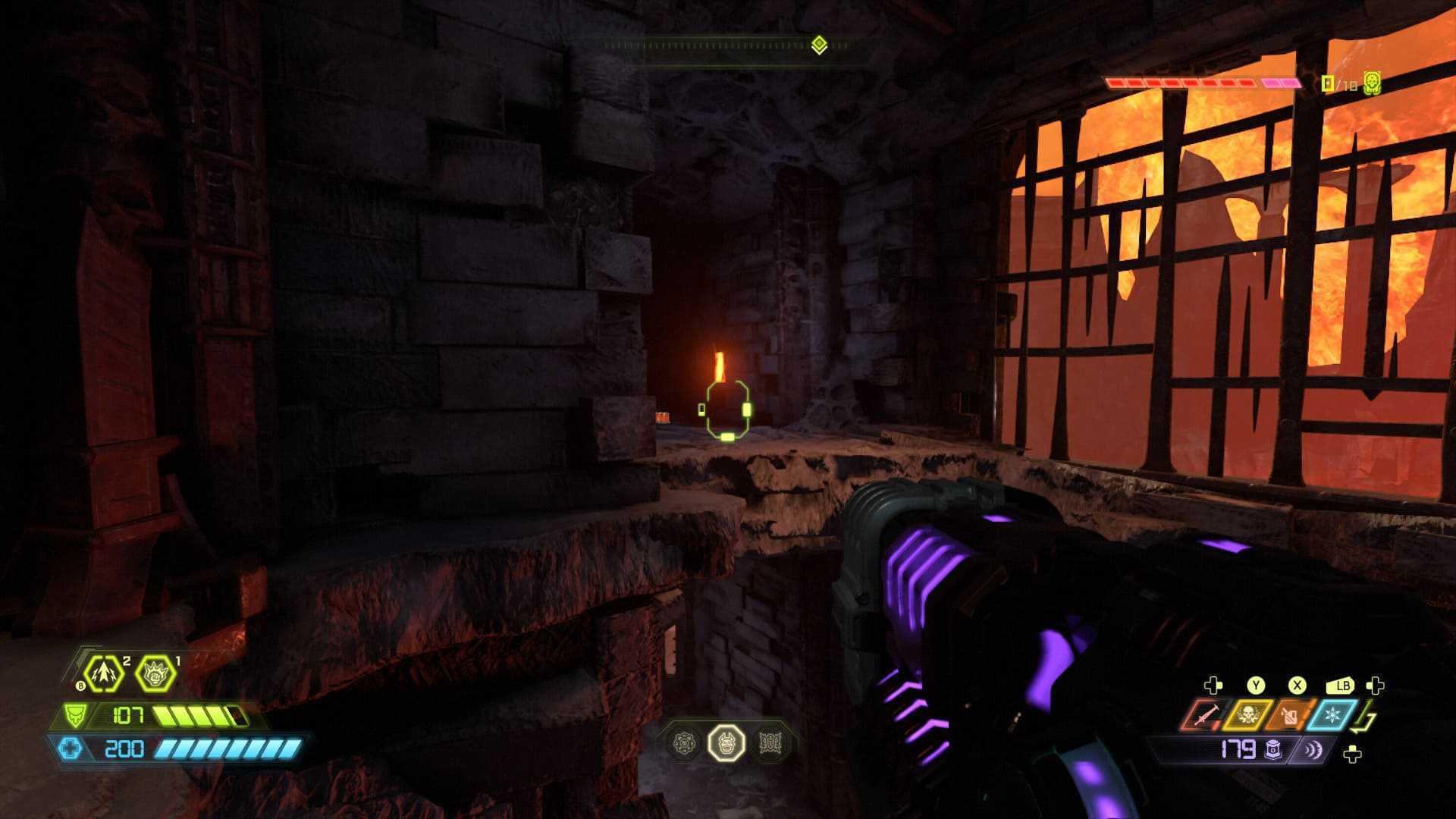This screenshot has height=819, width=1456.
Task: Open the demon skull counter icon
Action: [1371, 83]
